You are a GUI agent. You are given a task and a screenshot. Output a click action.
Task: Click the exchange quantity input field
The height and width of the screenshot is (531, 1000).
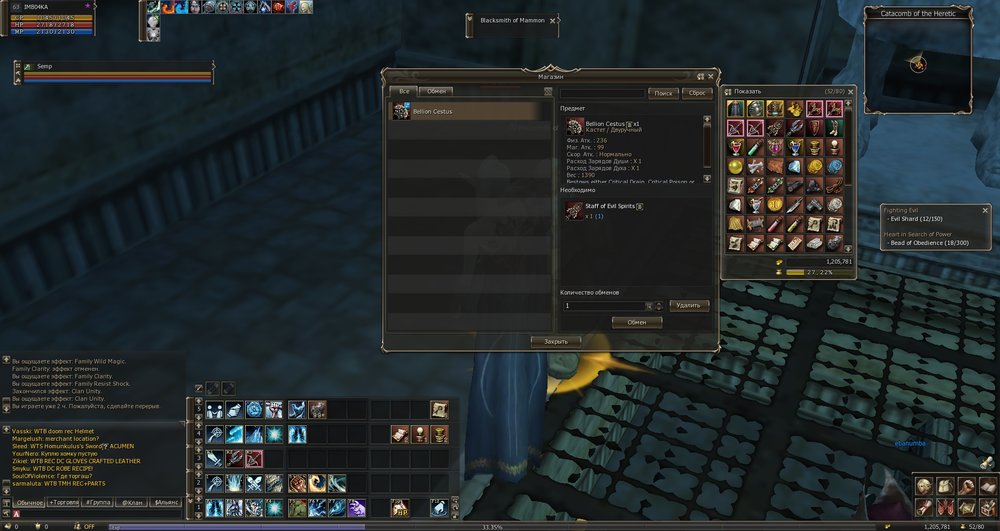click(x=603, y=305)
